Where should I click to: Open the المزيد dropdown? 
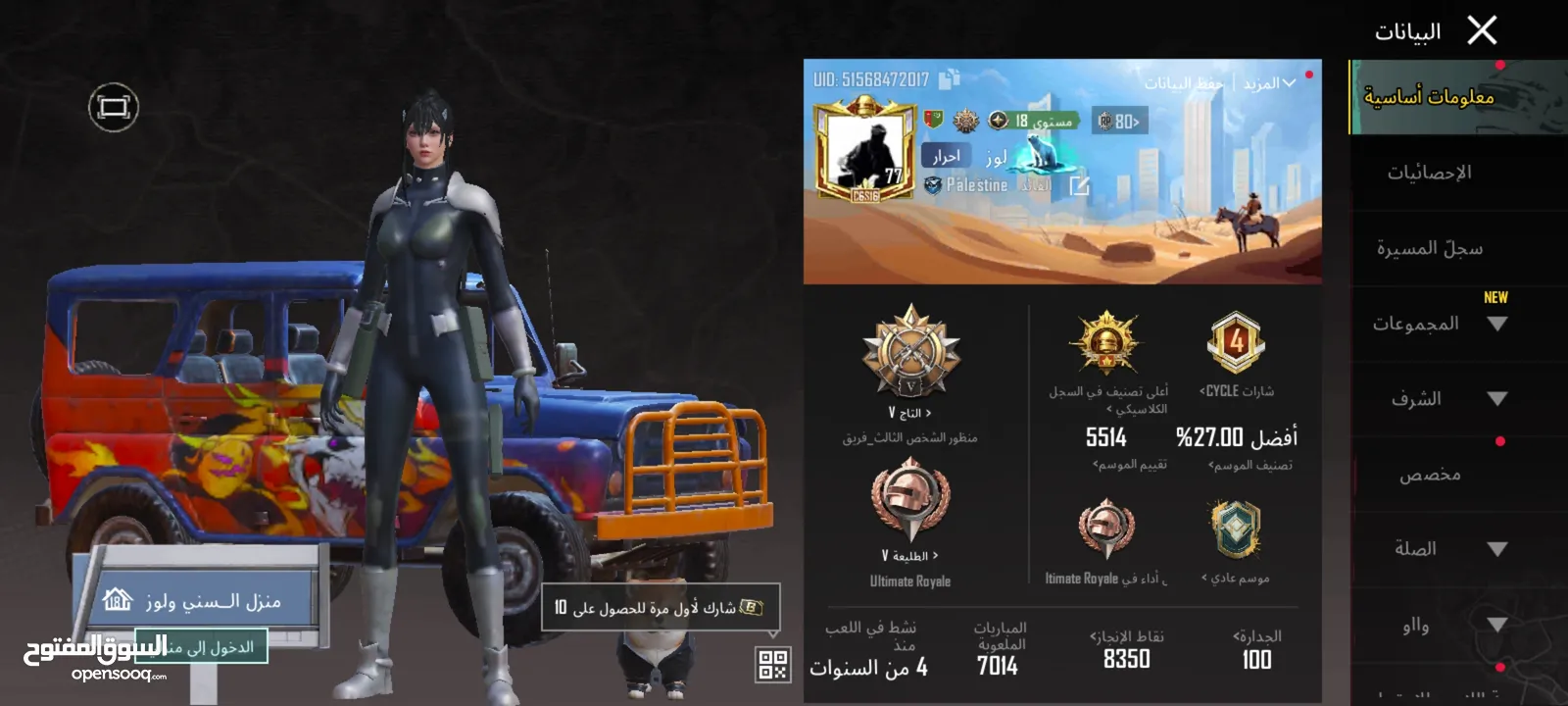[1269, 83]
